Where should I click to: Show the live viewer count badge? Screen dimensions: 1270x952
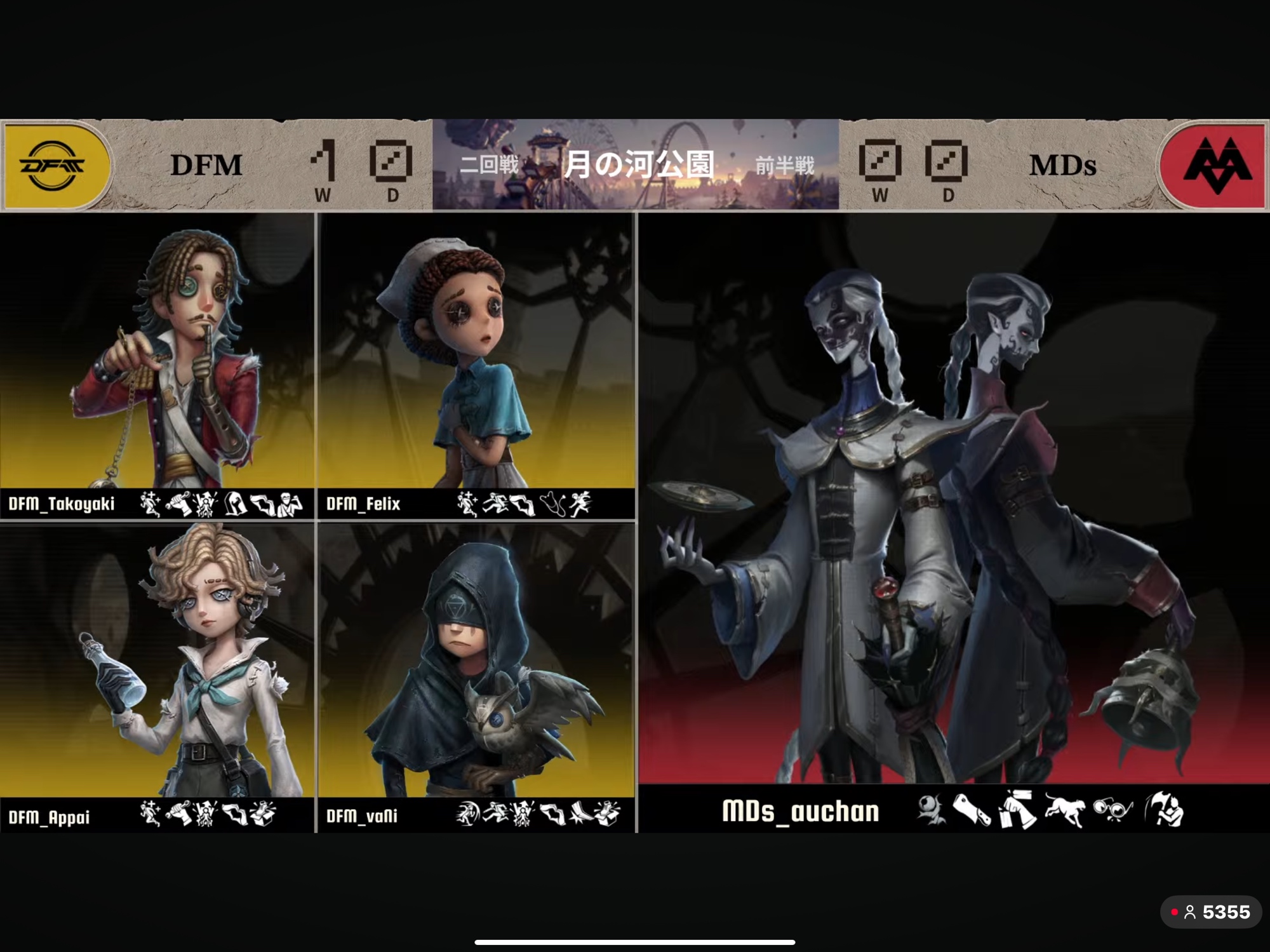point(1210,913)
